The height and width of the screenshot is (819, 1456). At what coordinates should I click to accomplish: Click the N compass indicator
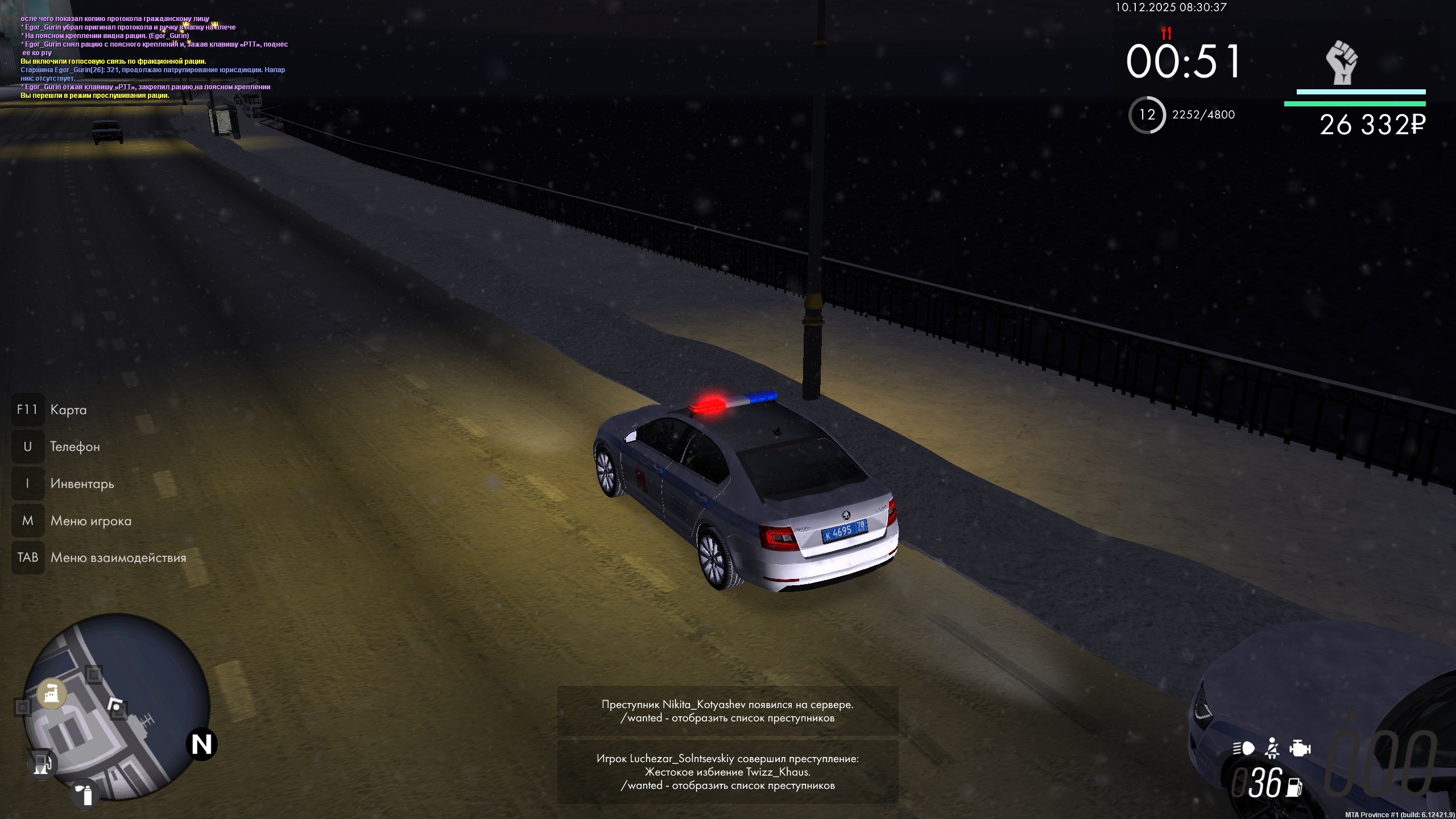pyautogui.click(x=201, y=744)
